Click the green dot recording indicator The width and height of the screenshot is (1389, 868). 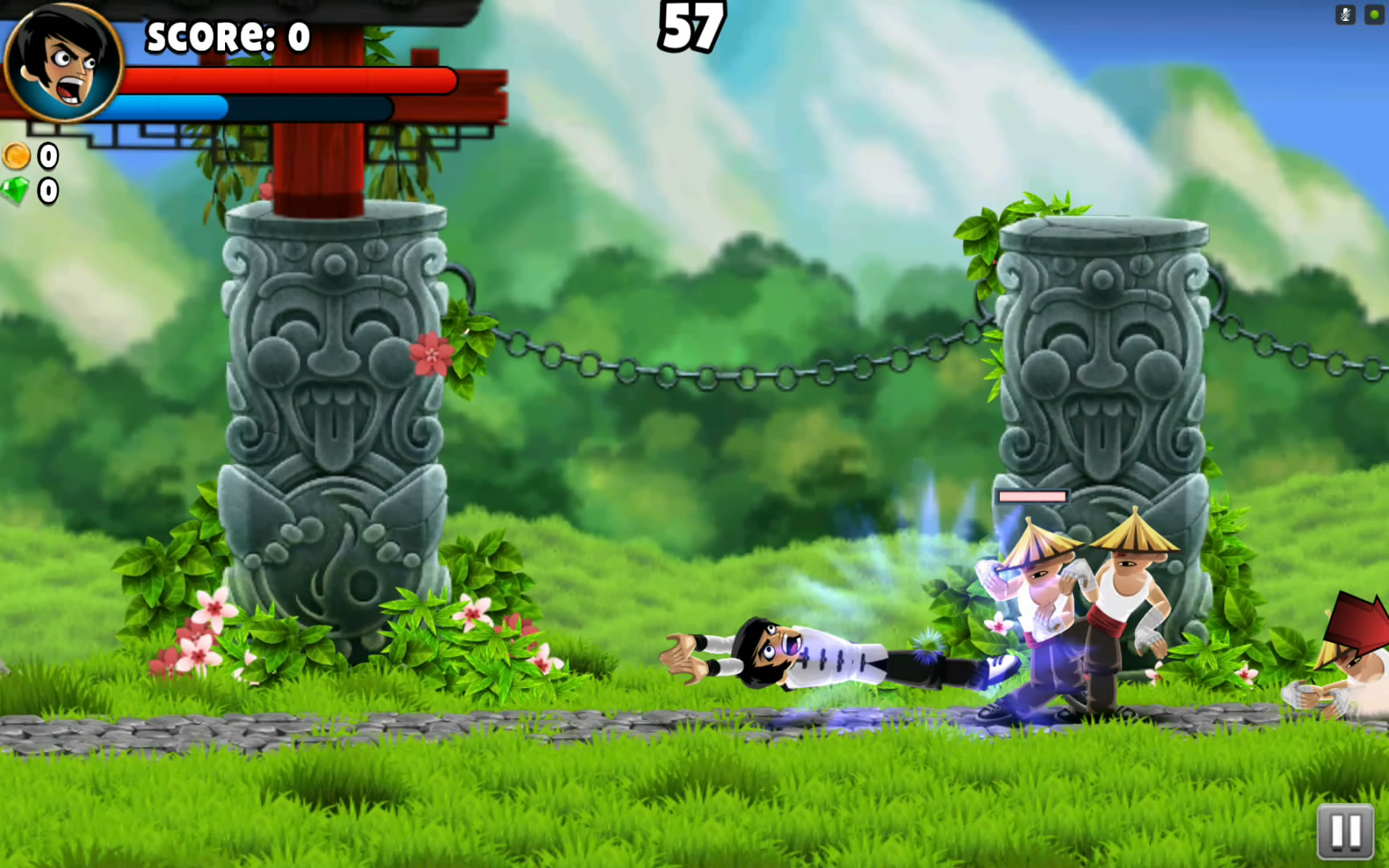point(1374,14)
